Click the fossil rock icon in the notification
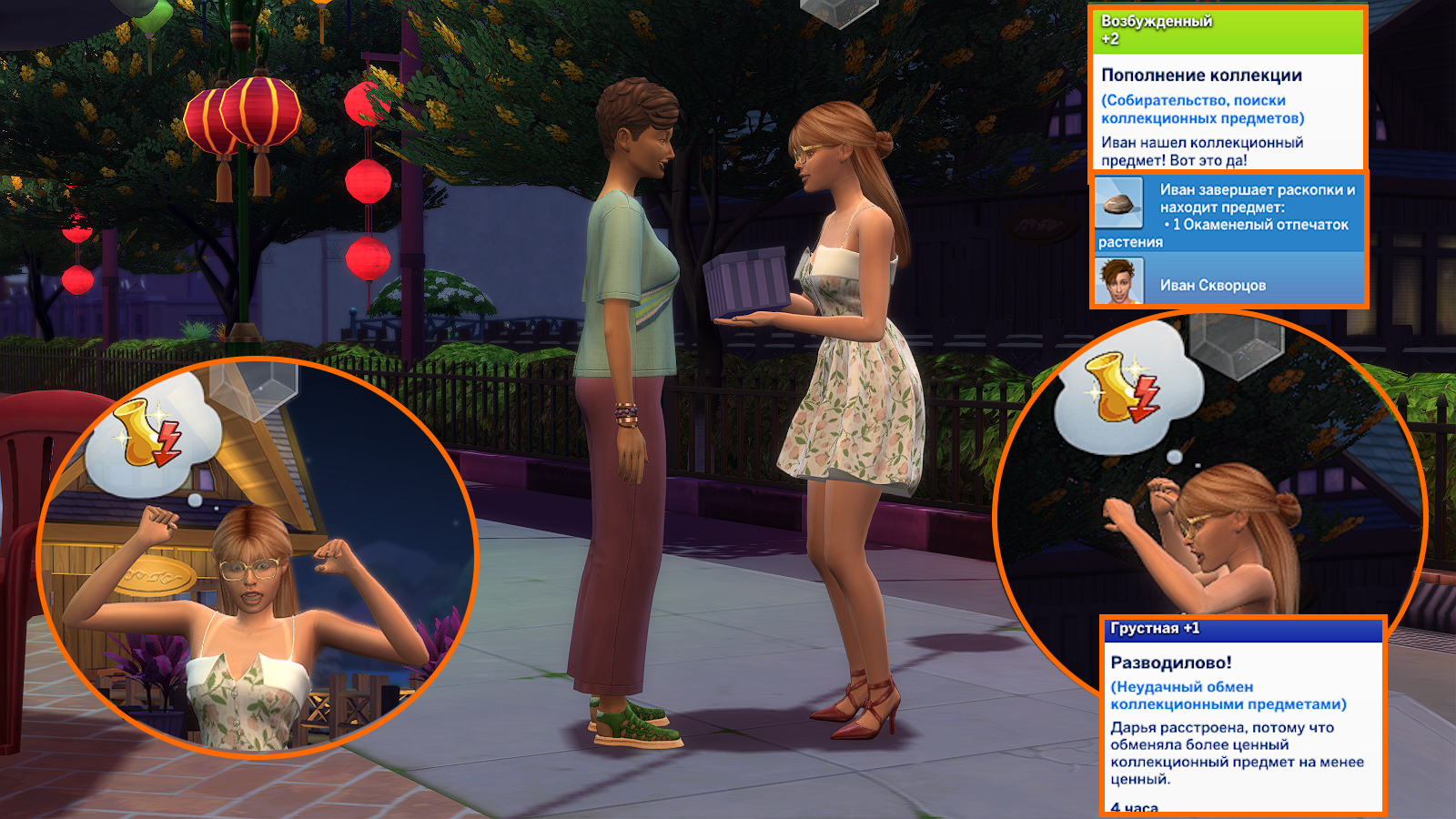Screen dimensions: 1456x819 (x=1118, y=204)
